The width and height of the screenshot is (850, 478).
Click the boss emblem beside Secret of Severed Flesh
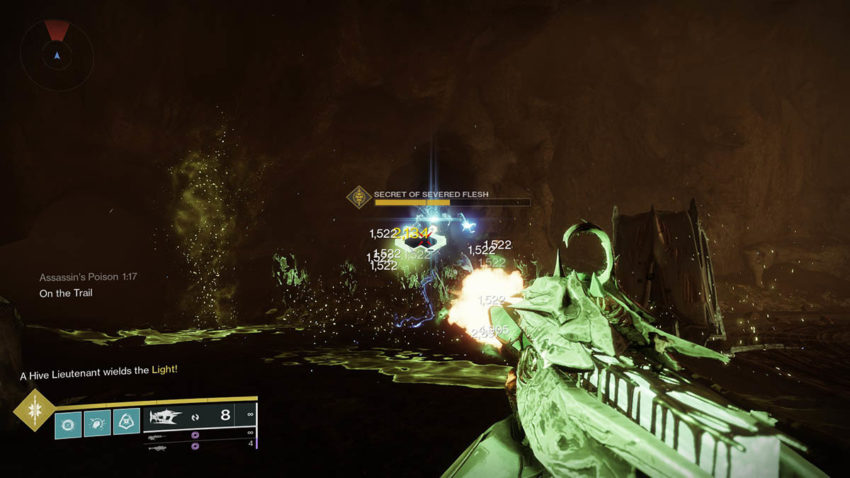[x=359, y=197]
